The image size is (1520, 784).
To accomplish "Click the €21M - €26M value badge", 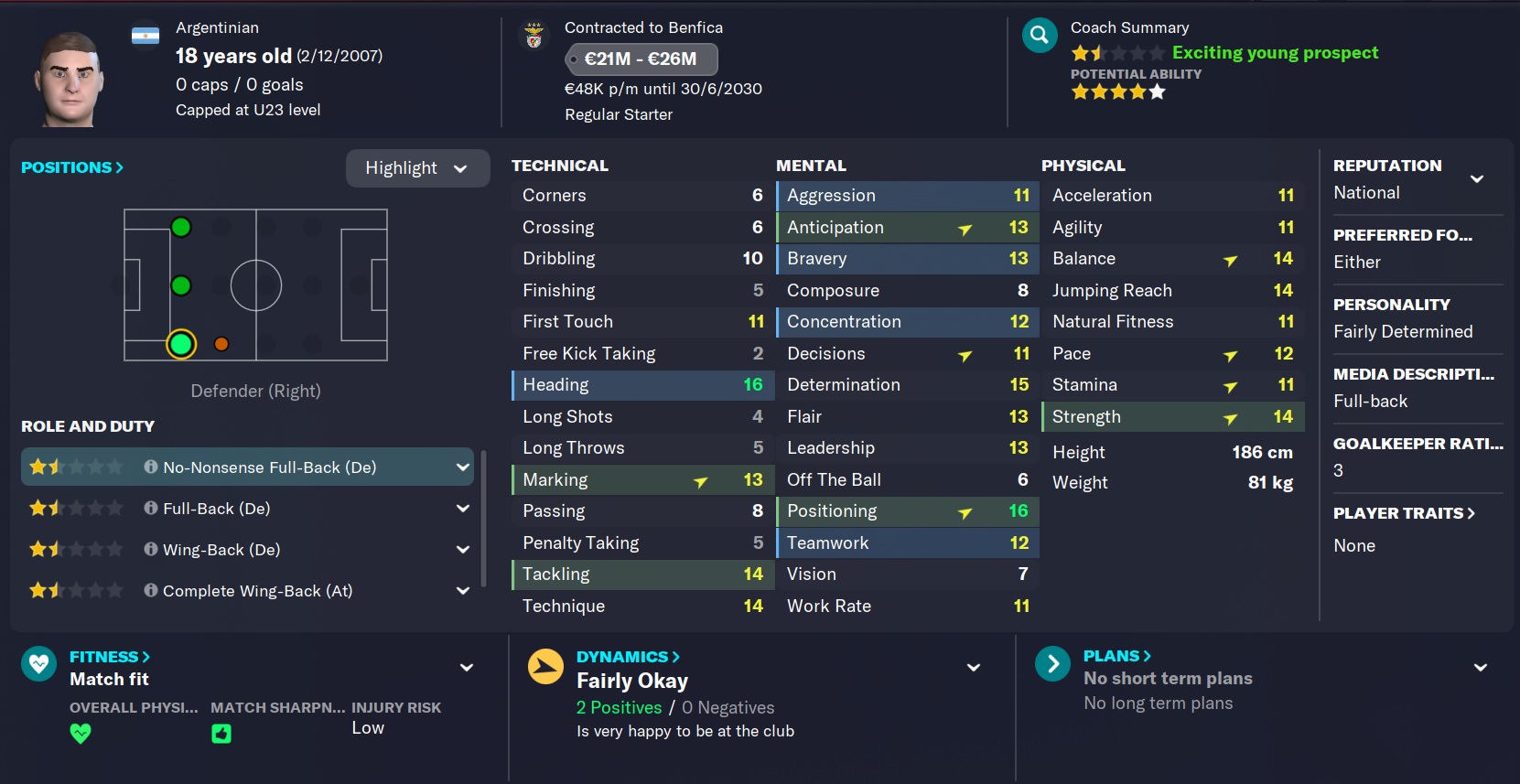I will [641, 59].
